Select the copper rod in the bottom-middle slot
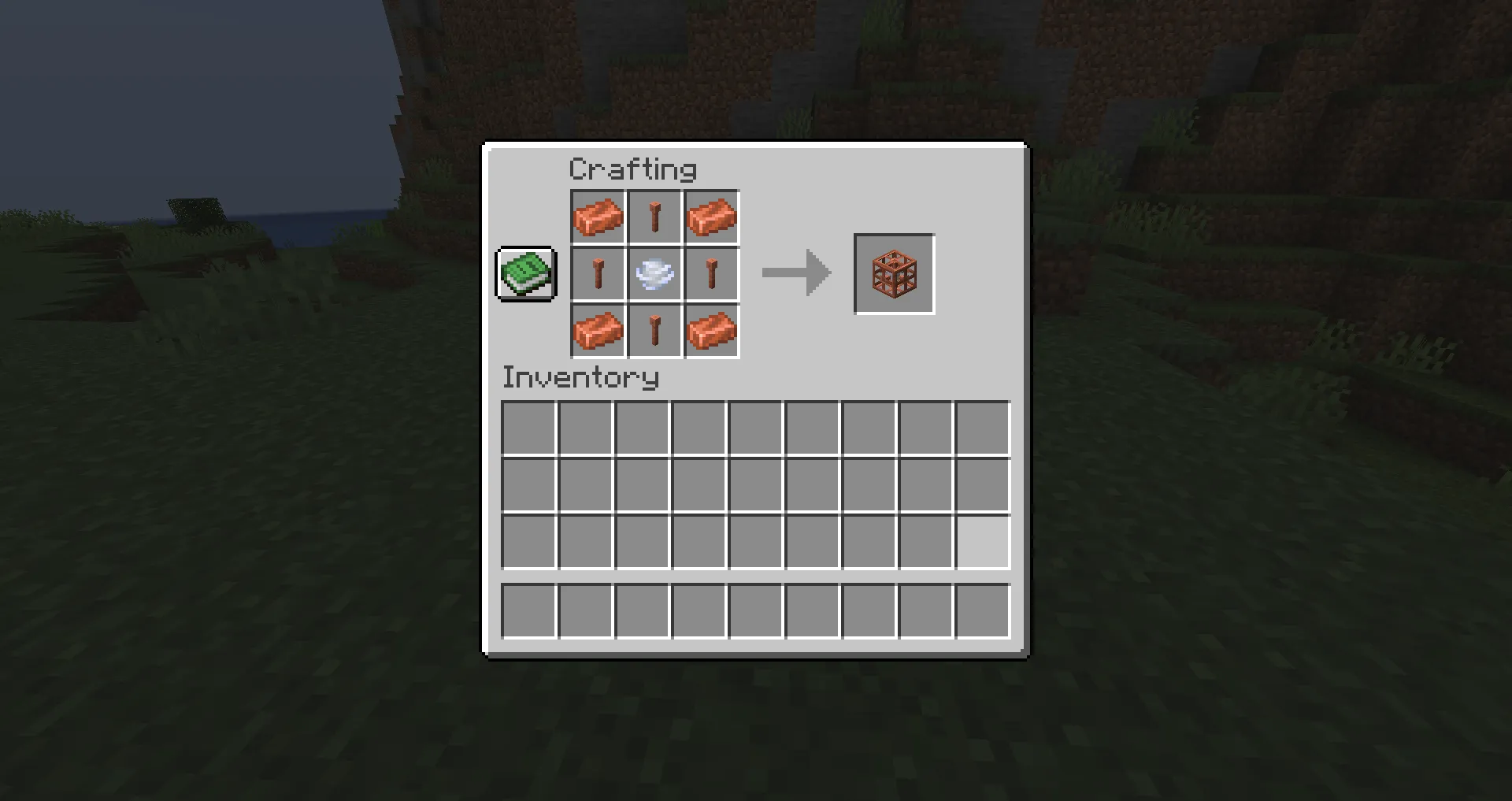1512x801 pixels. click(654, 330)
